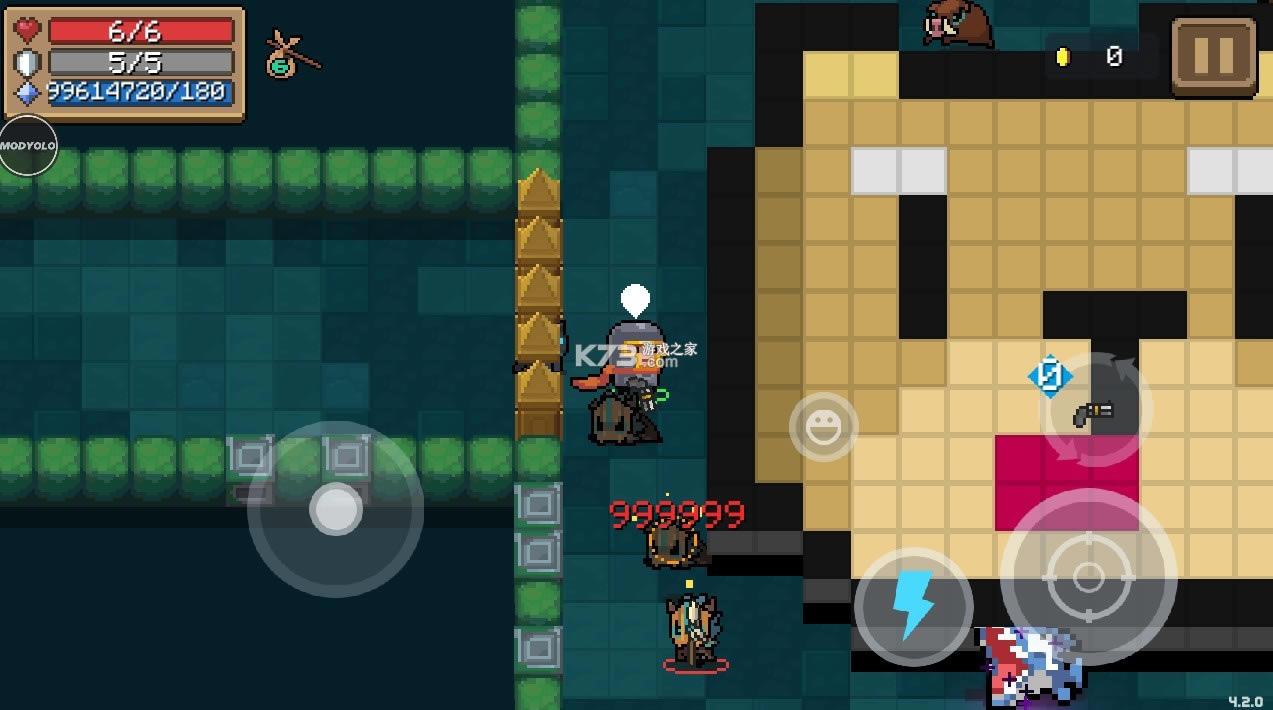
Task: Open the smiley face emote button
Action: pyautogui.click(x=823, y=427)
